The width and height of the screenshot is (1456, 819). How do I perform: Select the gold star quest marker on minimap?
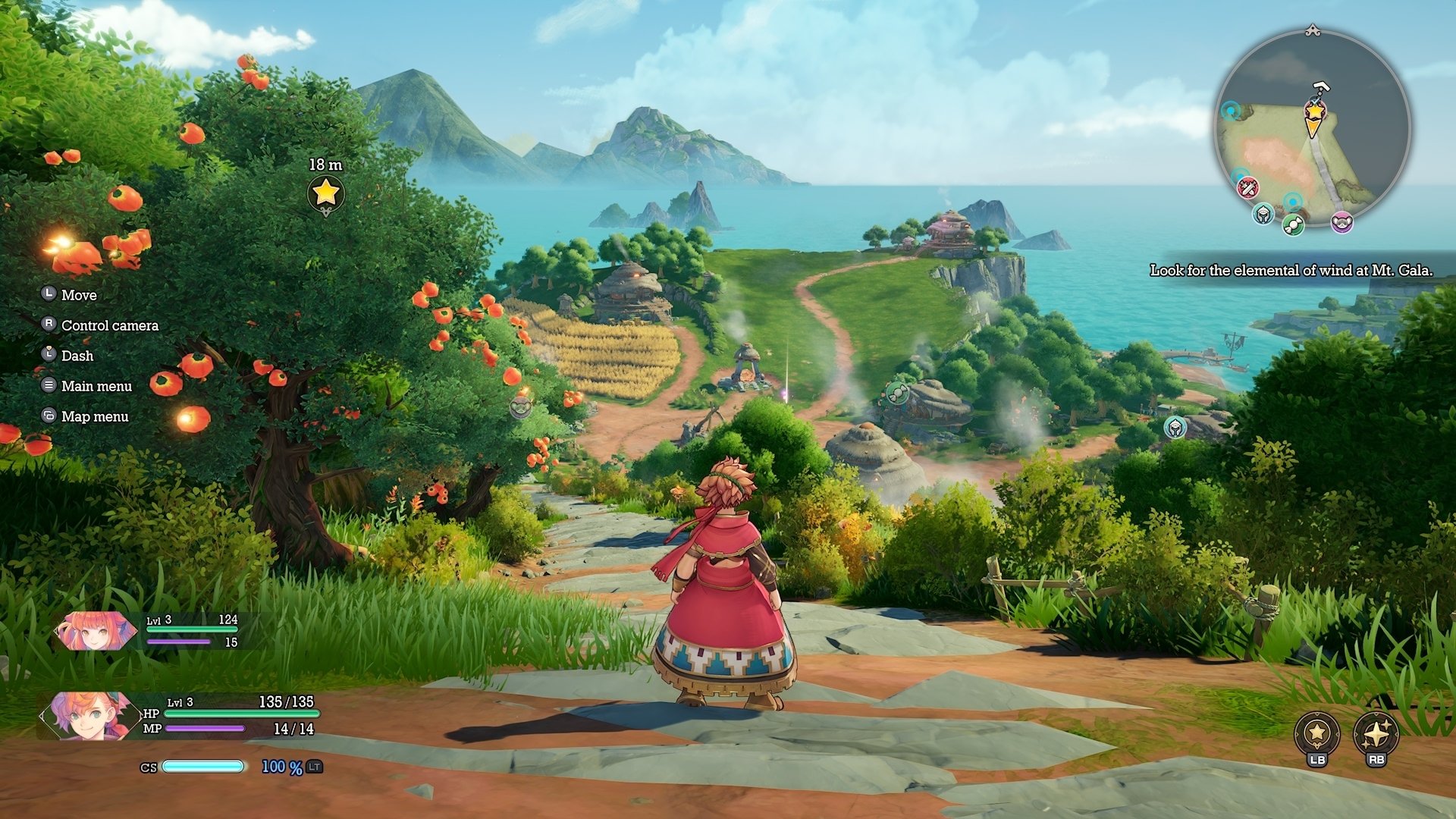(1314, 111)
